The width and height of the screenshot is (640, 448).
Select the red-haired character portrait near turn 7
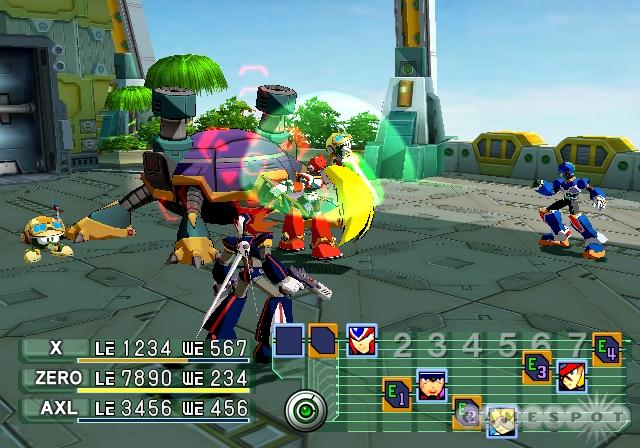point(572,375)
